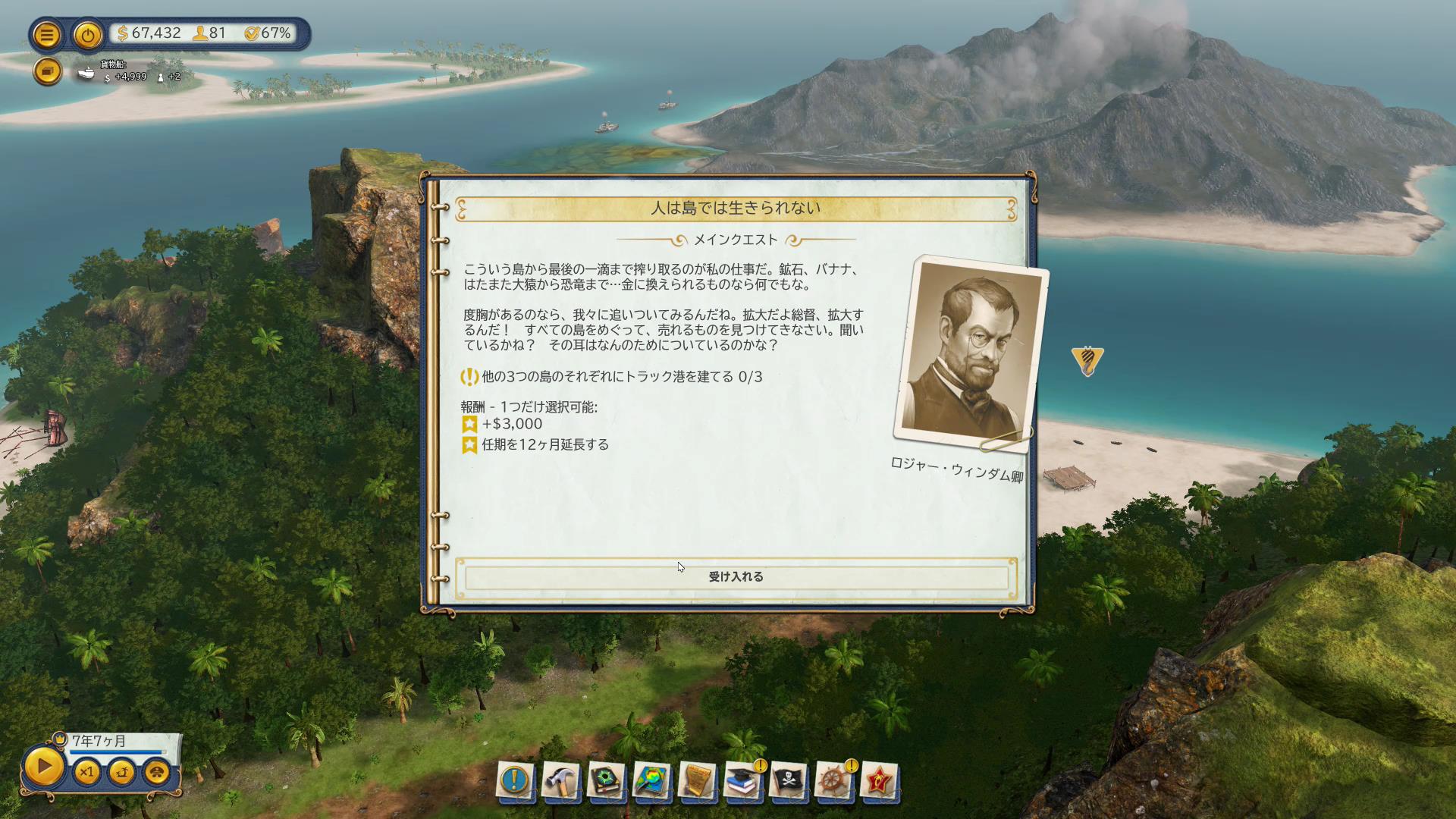This screenshot has height=819, width=1456.
Task: Click the El Presidente face button
Action: tap(157, 773)
